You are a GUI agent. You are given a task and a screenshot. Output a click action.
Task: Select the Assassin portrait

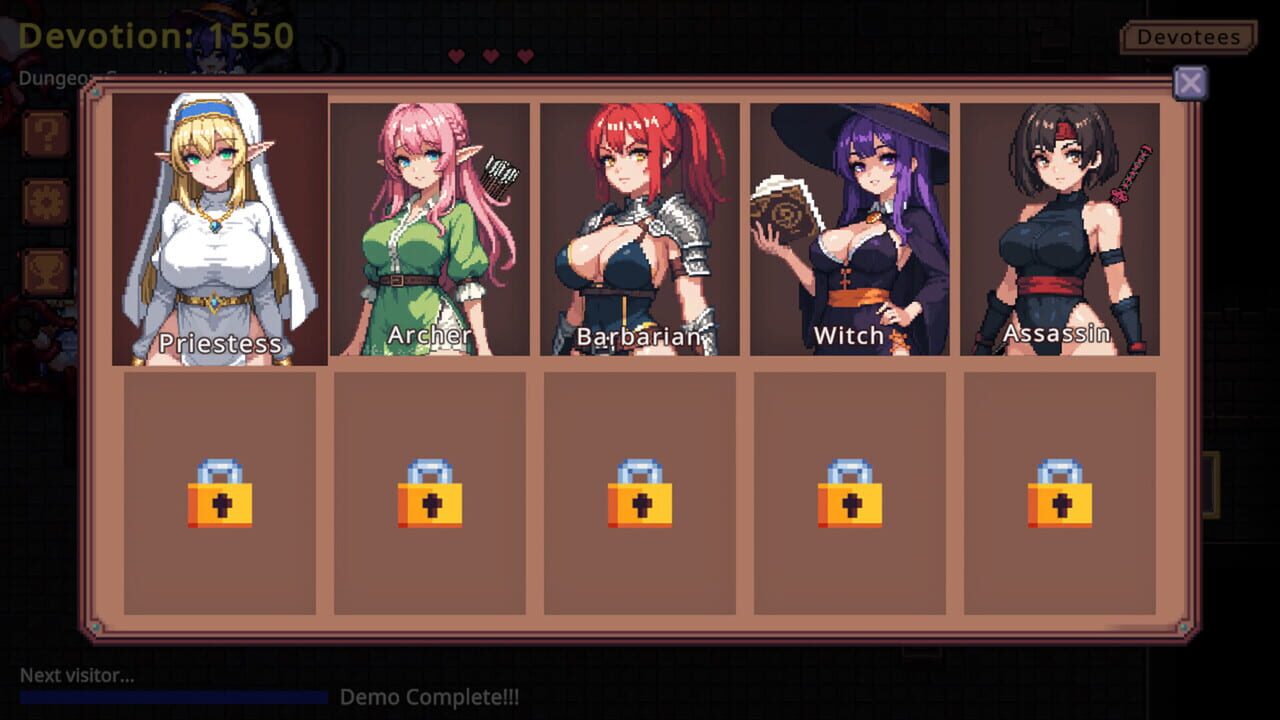point(1058,225)
